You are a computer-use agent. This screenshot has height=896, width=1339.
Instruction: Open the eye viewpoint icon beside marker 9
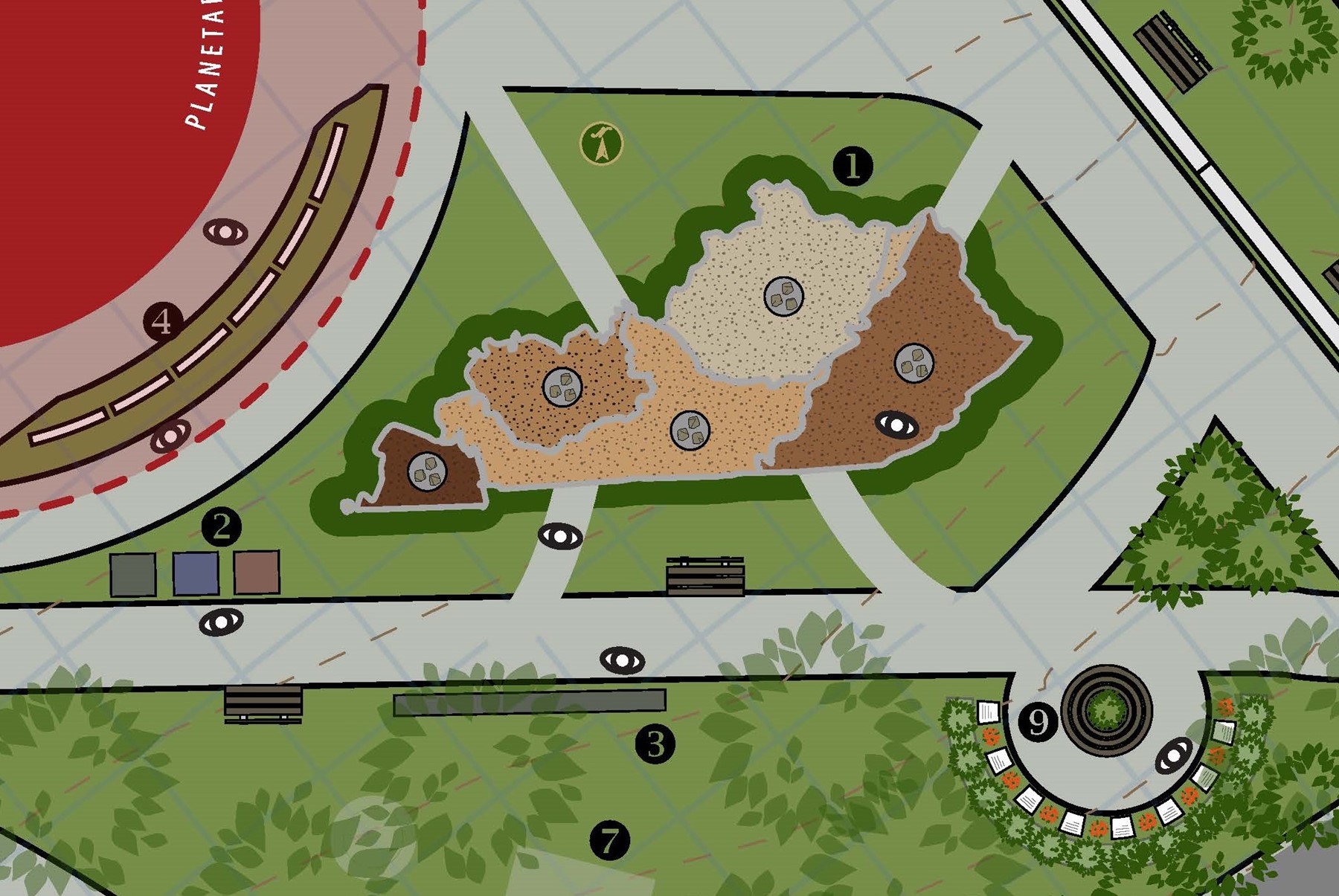[x=1175, y=756]
